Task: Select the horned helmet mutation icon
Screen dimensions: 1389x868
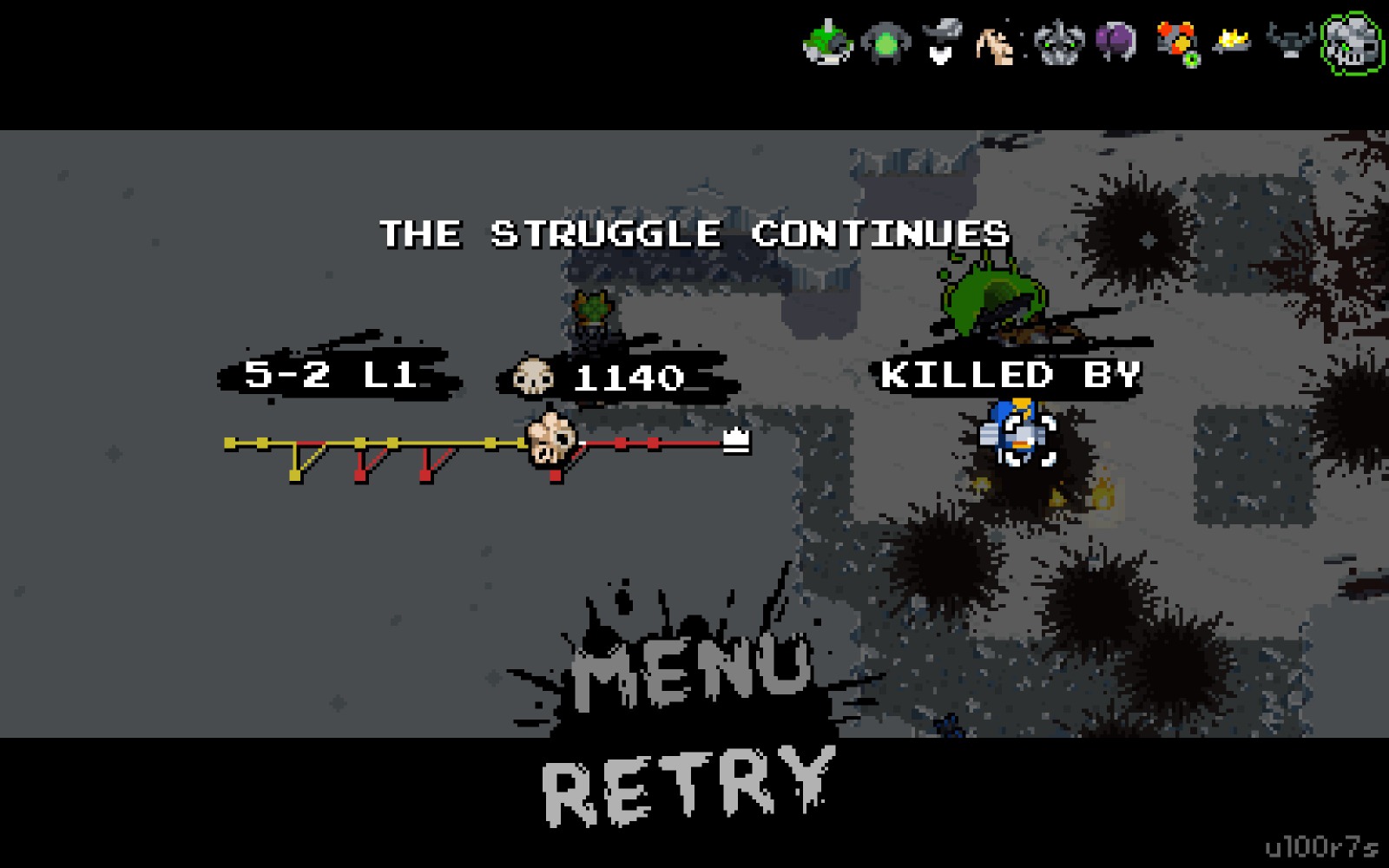Action: click(1290, 41)
